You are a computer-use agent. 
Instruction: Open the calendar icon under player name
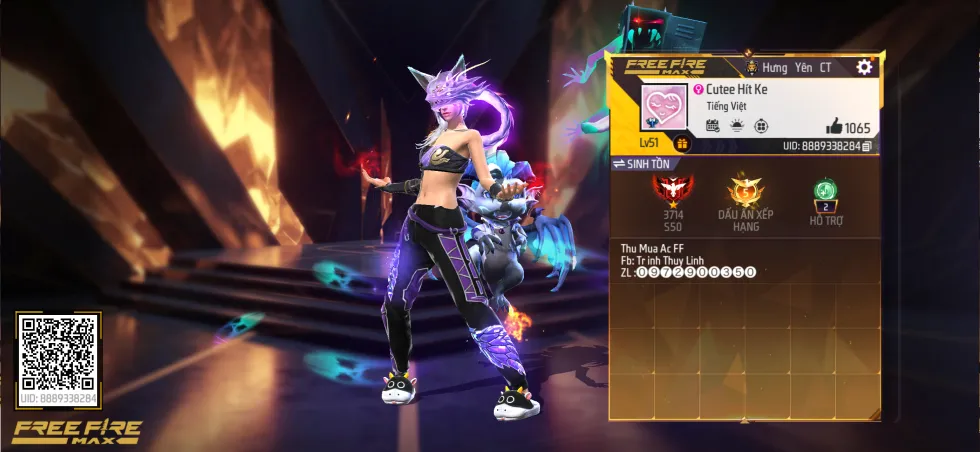point(713,126)
